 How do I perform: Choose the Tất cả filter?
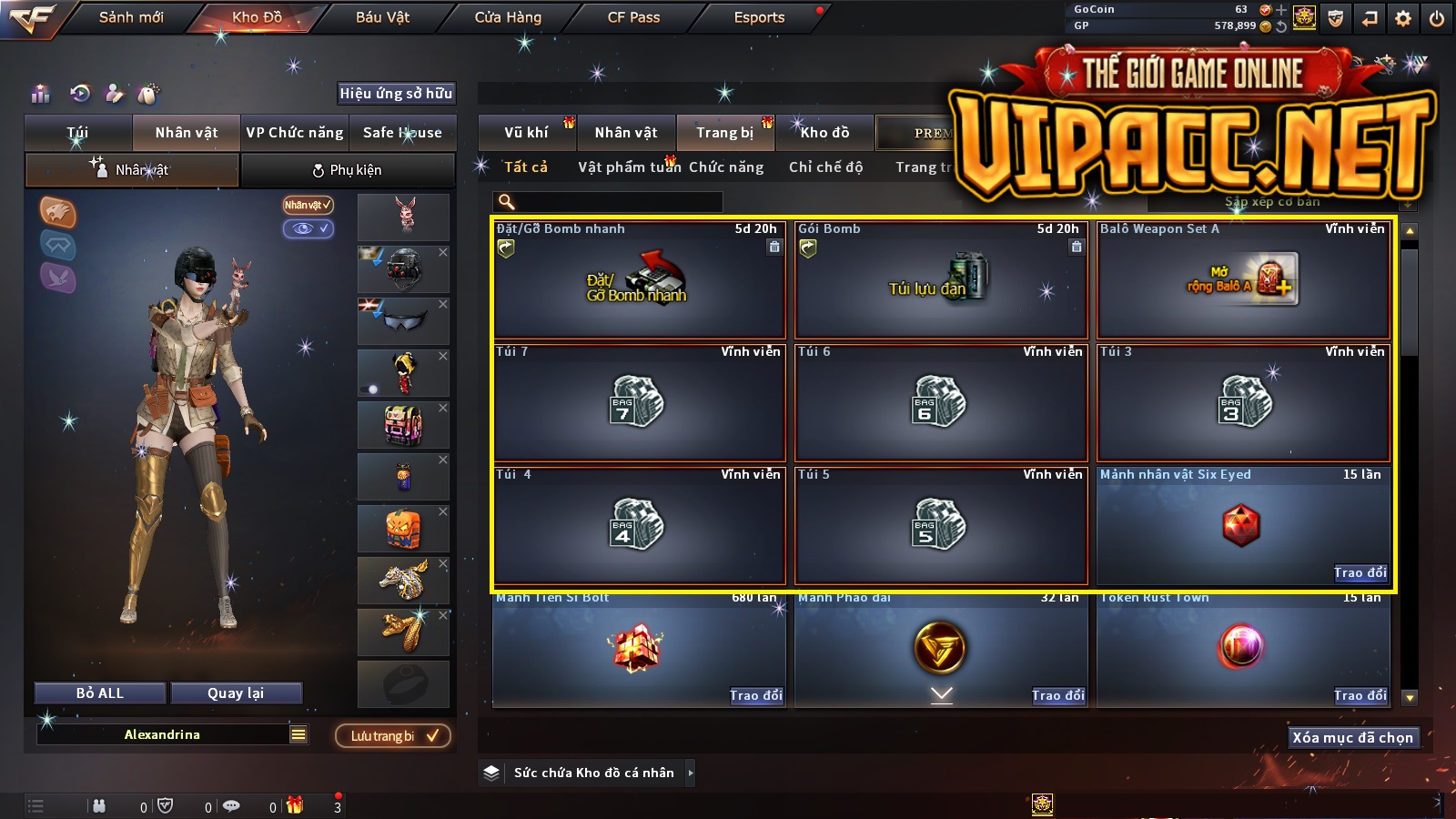click(526, 167)
